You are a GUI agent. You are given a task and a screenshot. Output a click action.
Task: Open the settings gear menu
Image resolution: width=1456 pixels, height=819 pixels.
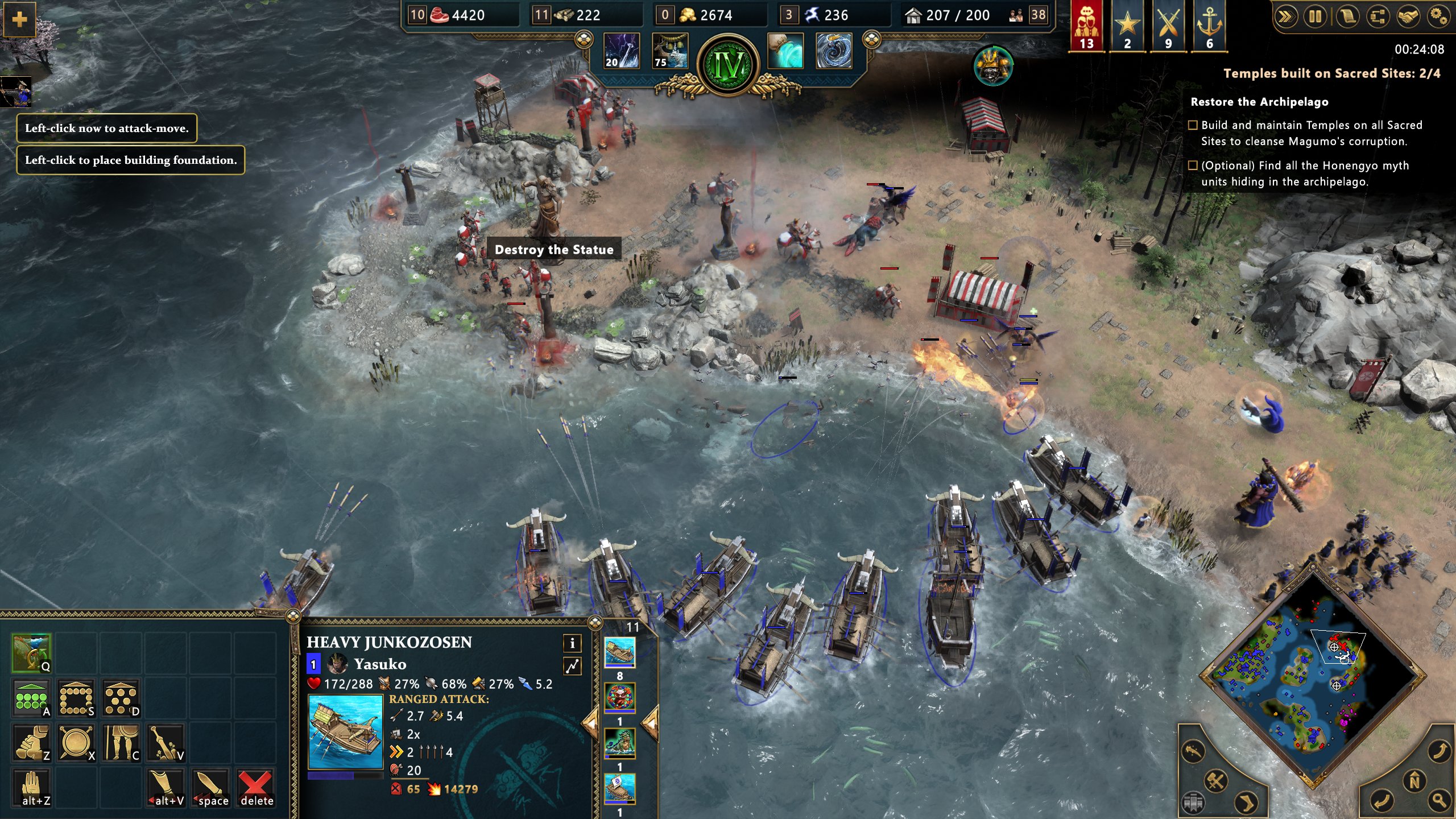(1438, 17)
